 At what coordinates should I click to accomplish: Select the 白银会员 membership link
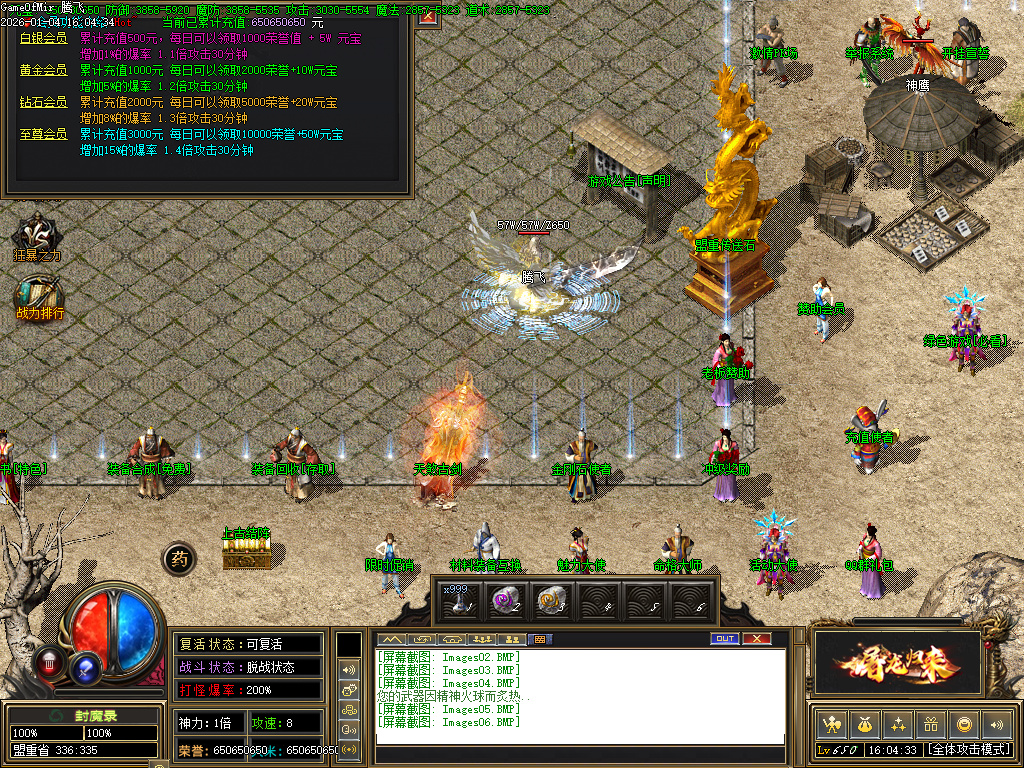[43, 38]
